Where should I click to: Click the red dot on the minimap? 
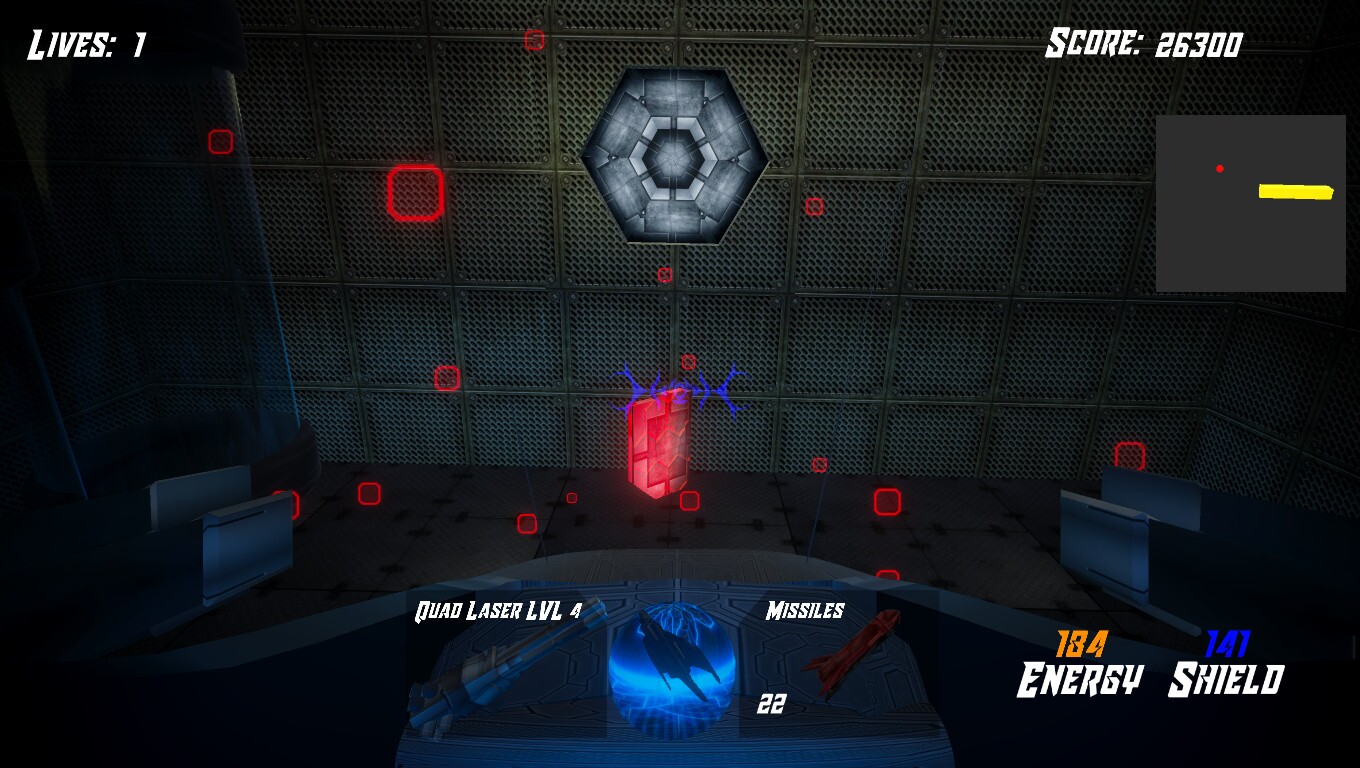[1219, 168]
